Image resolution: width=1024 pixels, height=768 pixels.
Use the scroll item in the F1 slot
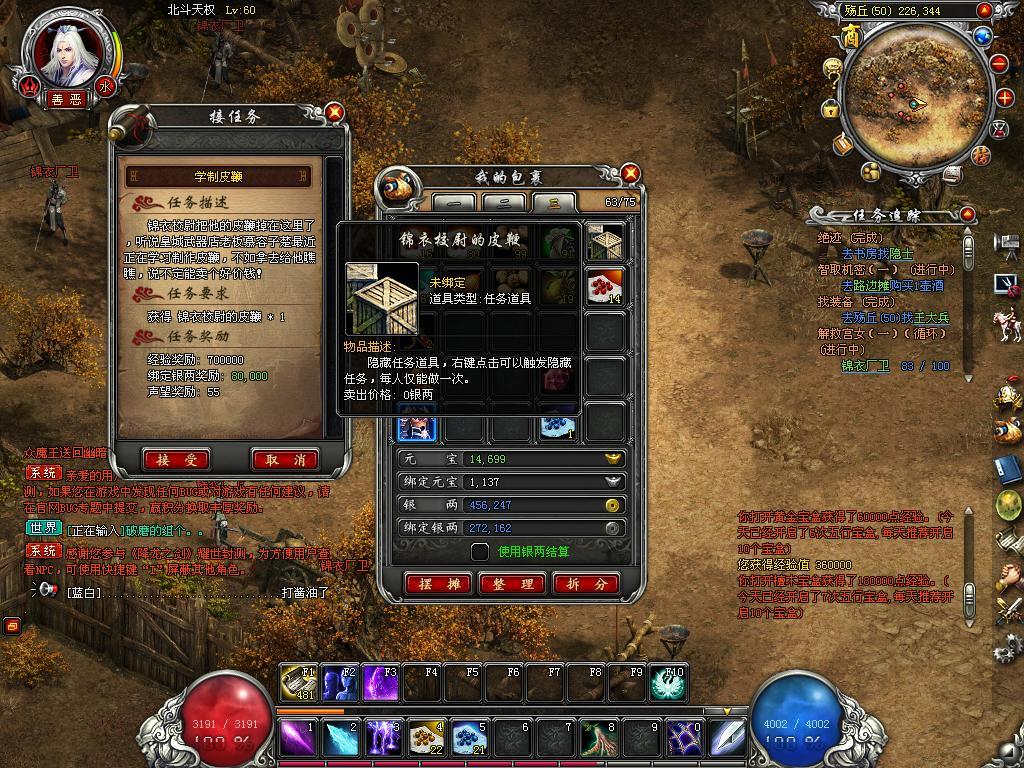pos(297,683)
